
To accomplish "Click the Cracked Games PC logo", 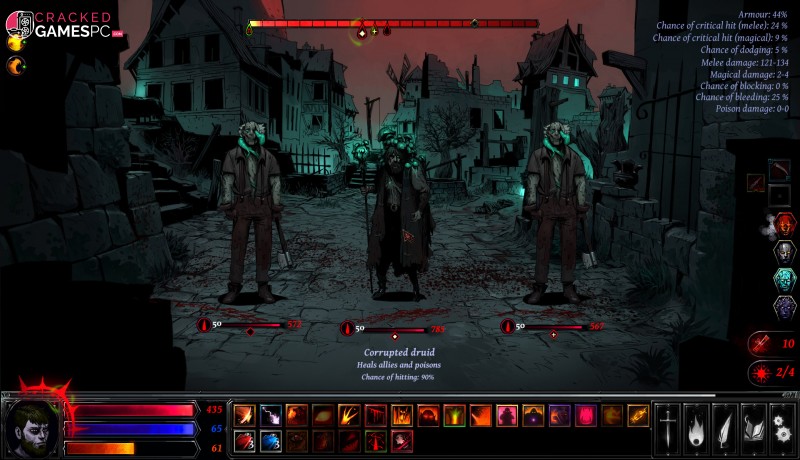I will click(60, 24).
